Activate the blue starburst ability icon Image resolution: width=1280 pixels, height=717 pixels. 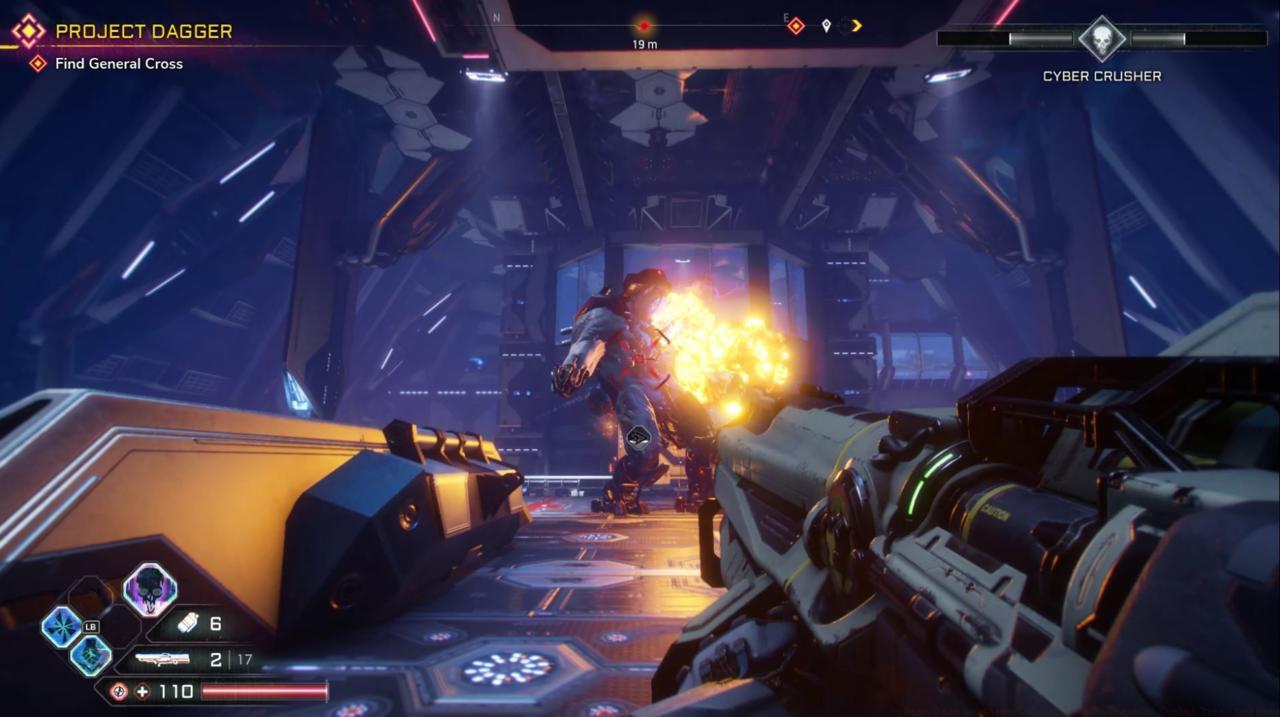pos(61,627)
